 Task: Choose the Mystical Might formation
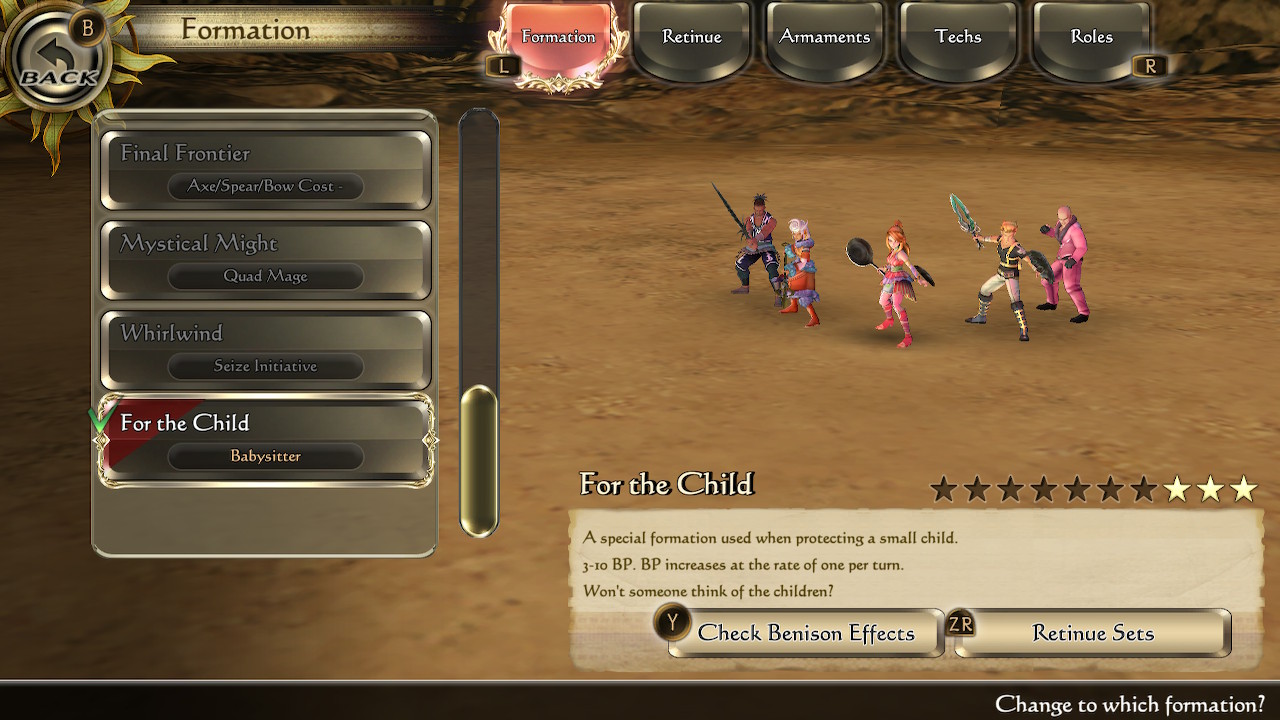coord(266,260)
